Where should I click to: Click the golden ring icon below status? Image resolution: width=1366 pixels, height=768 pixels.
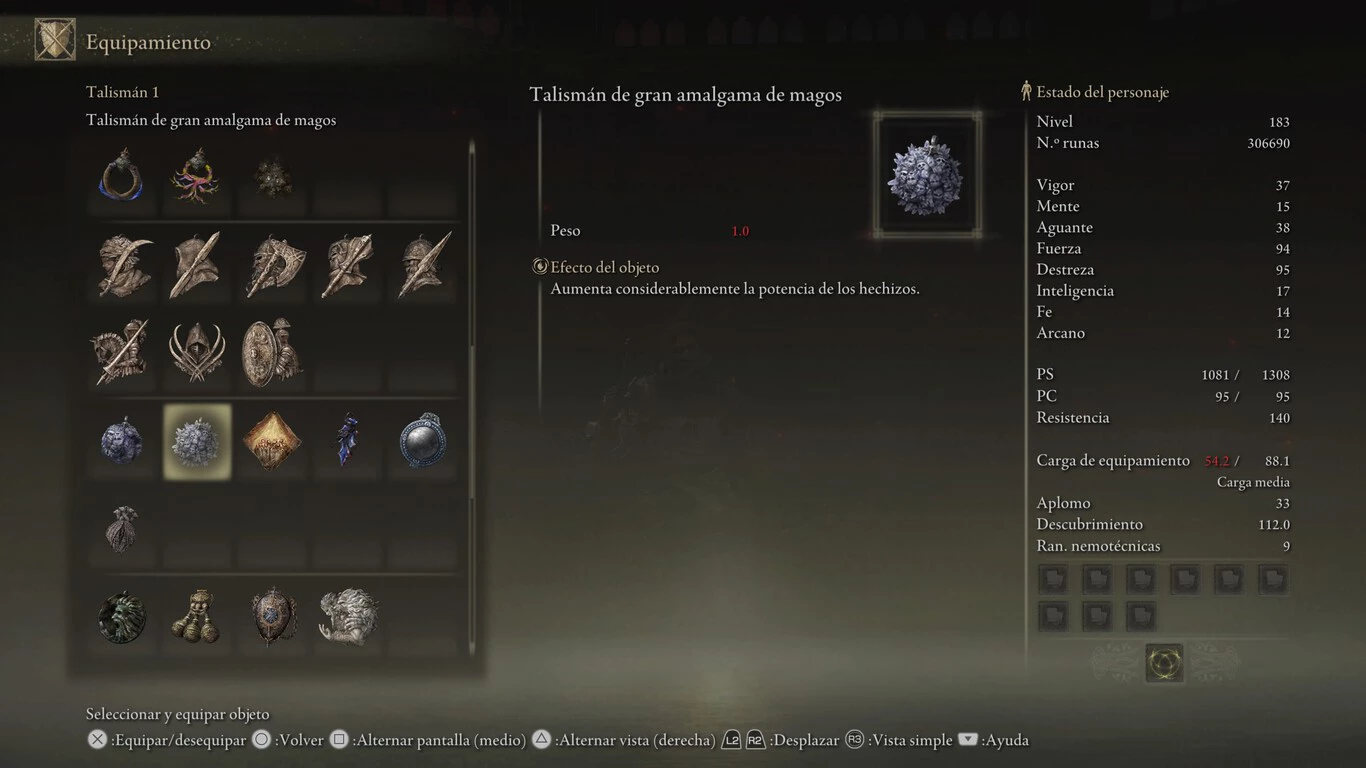[1164, 662]
